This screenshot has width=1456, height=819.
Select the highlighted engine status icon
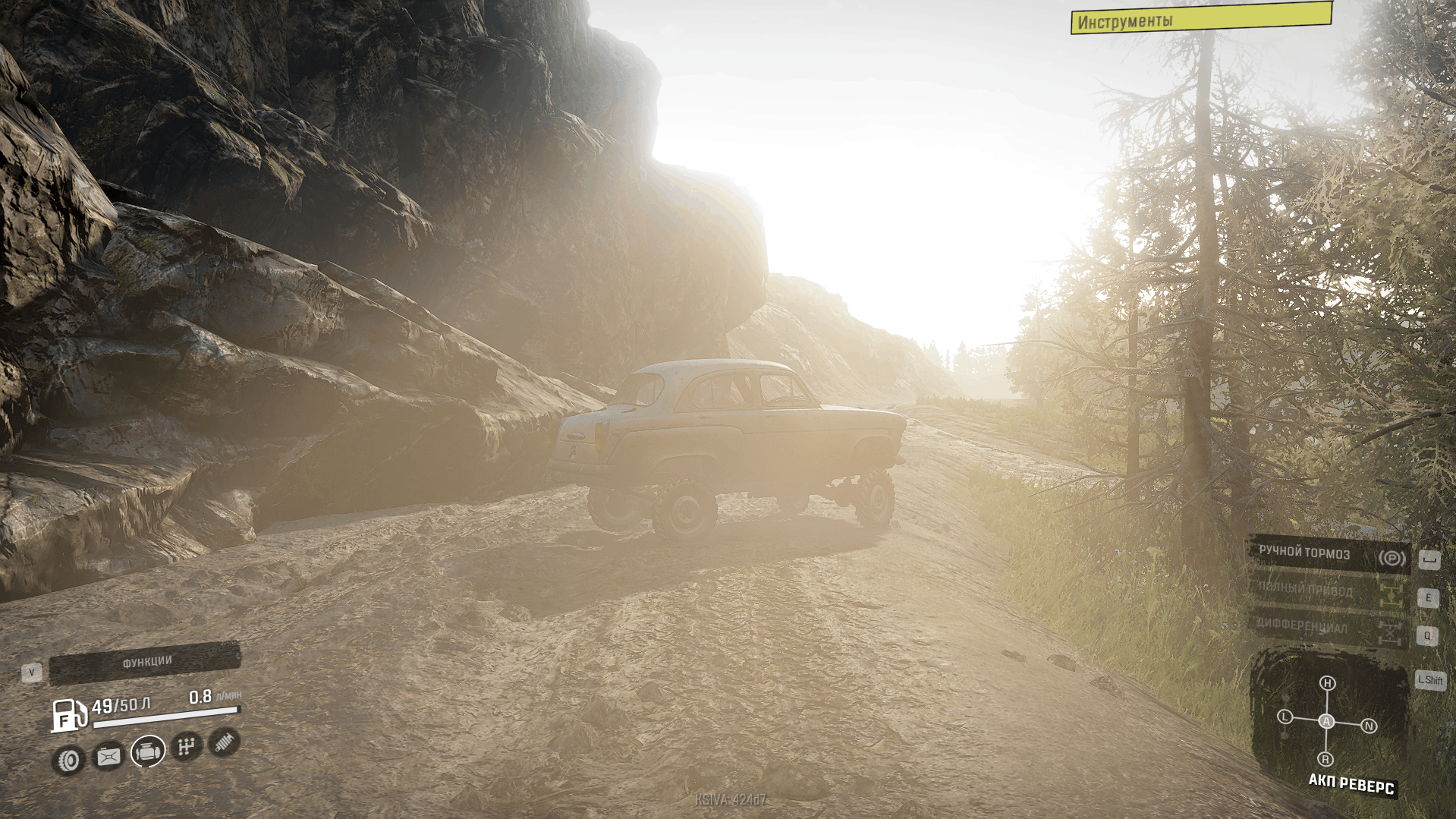coord(148,751)
